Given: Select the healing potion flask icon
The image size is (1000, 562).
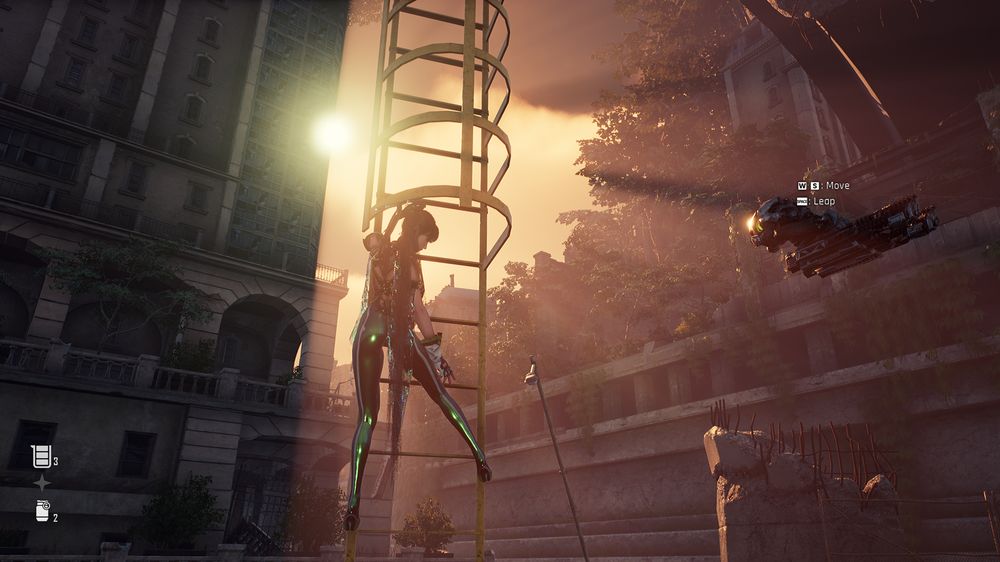Looking at the screenshot, I should click(x=41, y=457).
